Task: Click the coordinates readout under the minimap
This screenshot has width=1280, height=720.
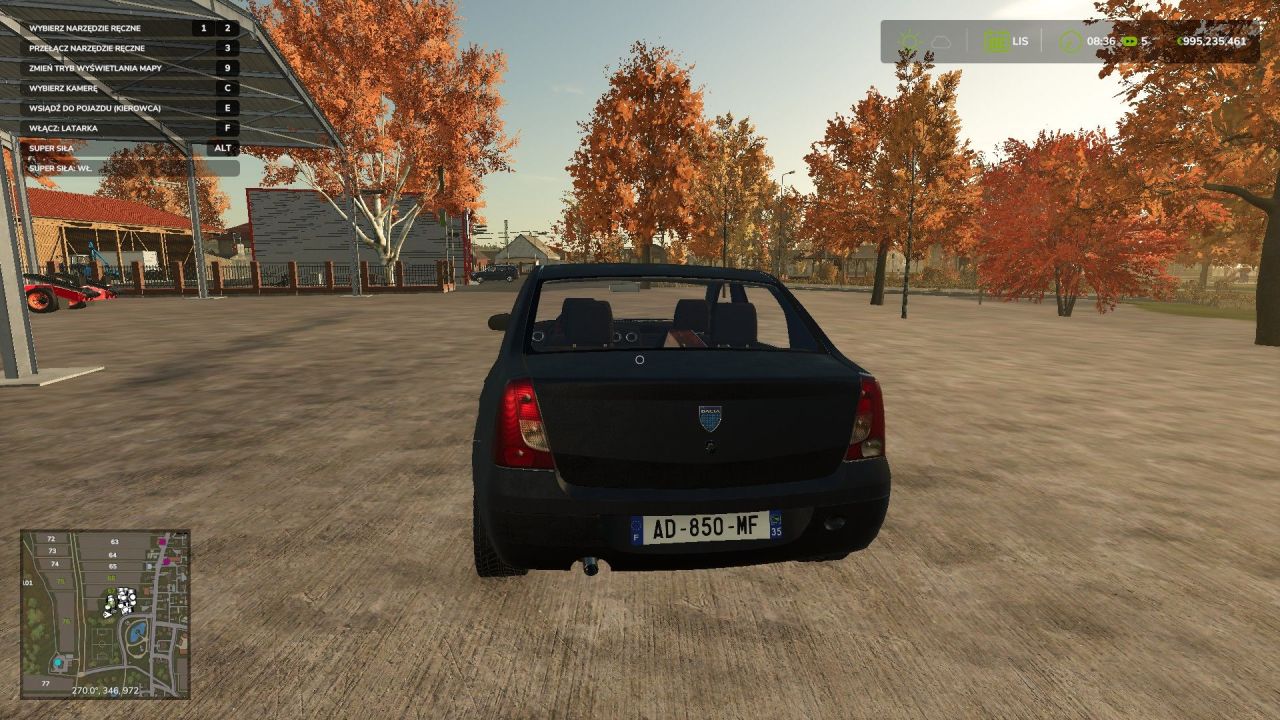Action: click(x=106, y=689)
